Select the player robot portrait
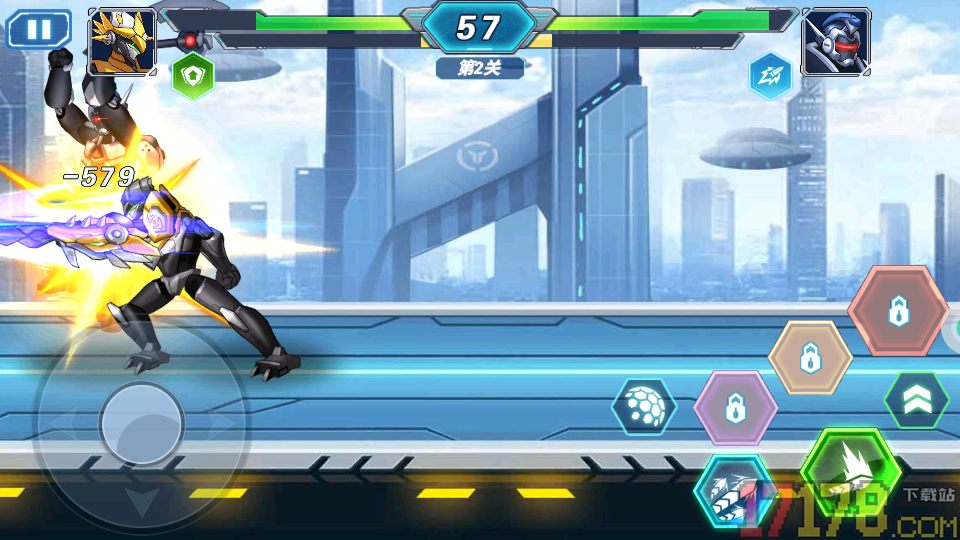 pyautogui.click(x=122, y=41)
